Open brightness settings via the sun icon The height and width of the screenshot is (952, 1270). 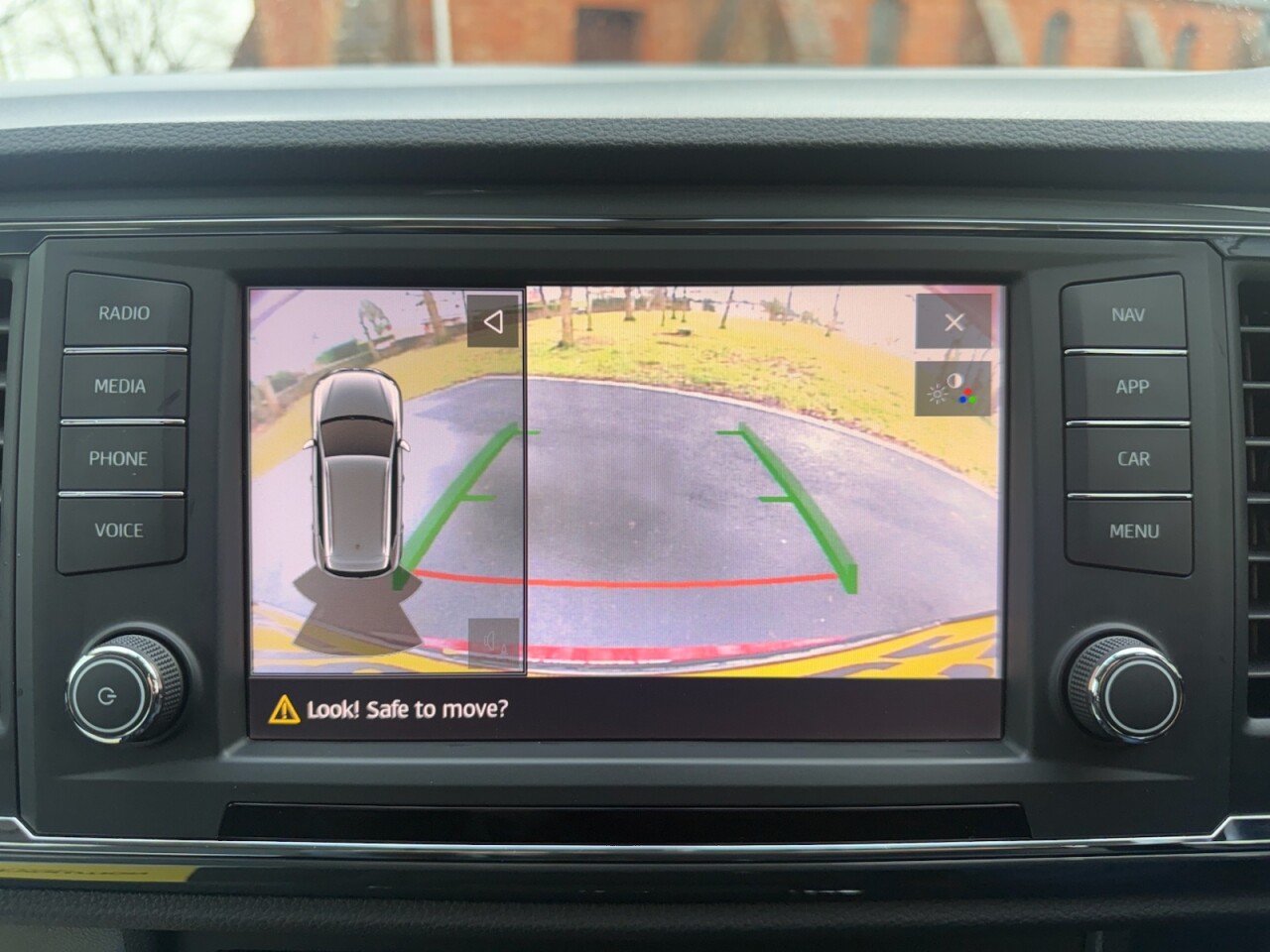[x=939, y=394]
